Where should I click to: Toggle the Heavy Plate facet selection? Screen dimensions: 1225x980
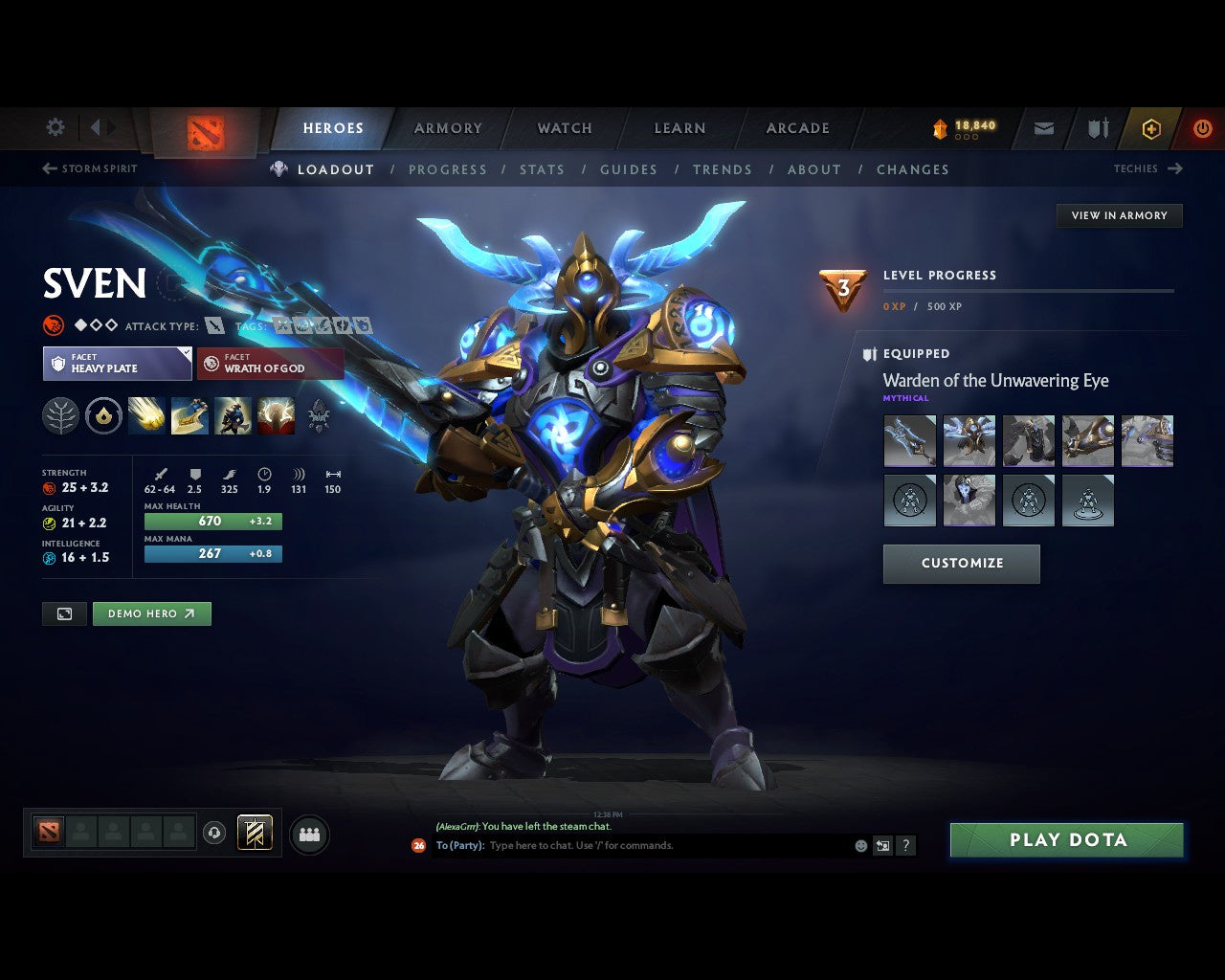click(x=117, y=364)
